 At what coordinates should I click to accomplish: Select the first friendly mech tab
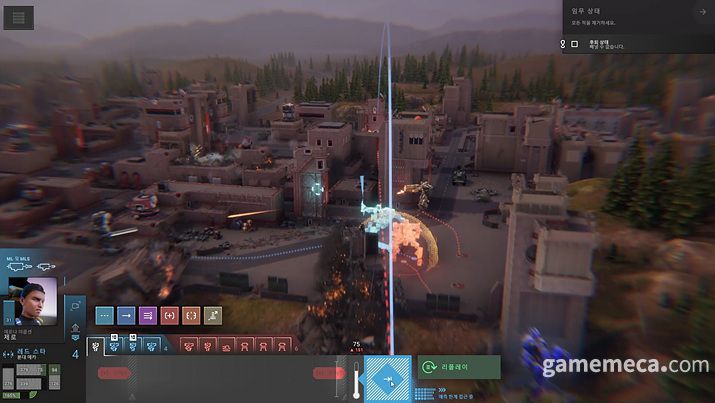pos(96,346)
